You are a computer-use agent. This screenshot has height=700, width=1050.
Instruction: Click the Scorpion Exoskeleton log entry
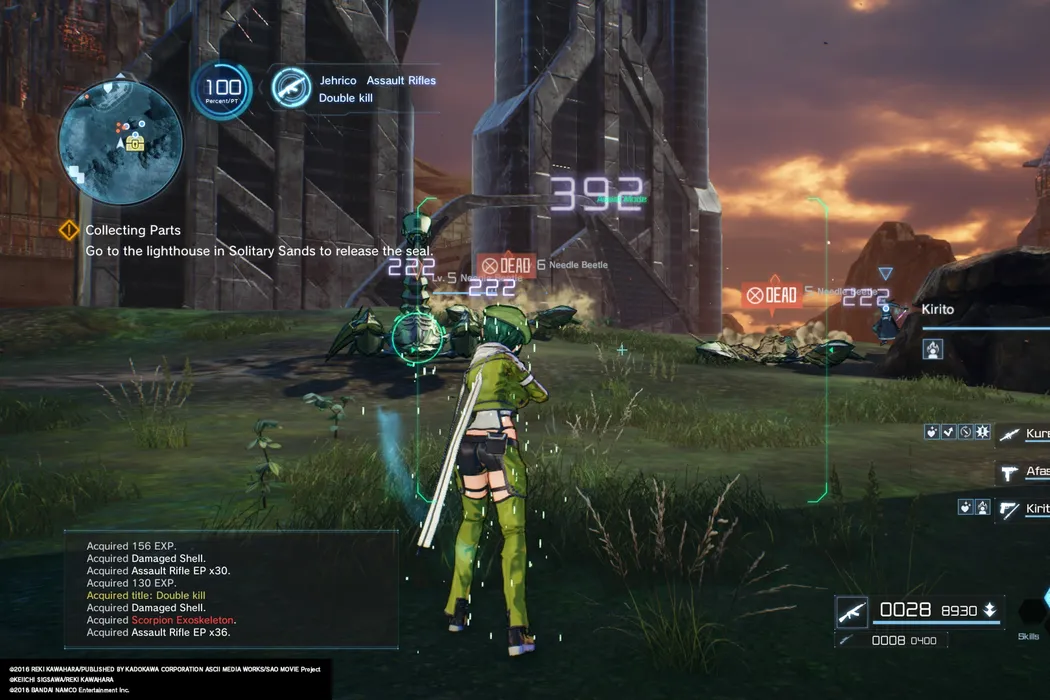[x=183, y=620]
